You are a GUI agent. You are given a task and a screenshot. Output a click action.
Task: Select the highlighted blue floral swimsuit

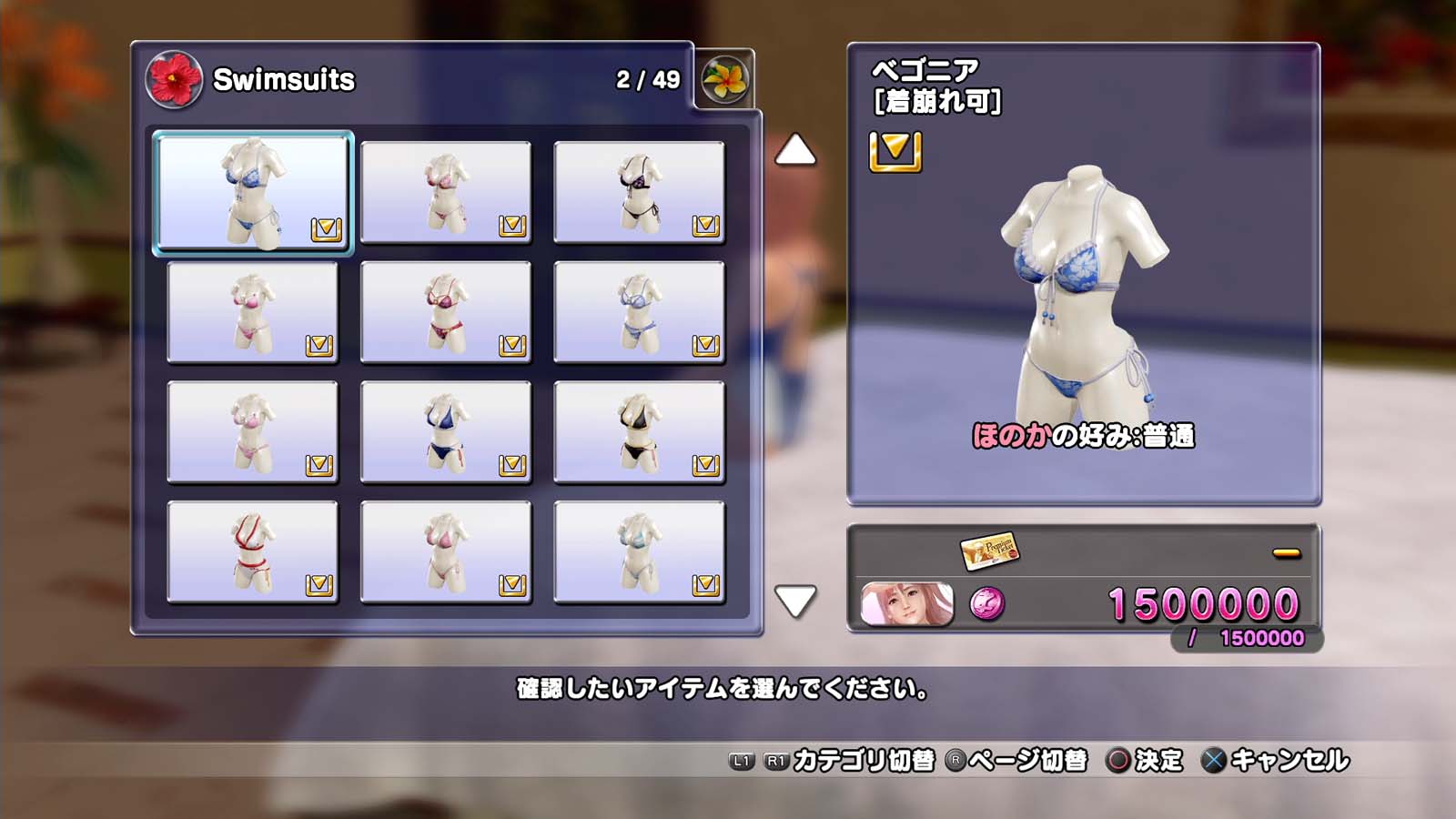252,193
